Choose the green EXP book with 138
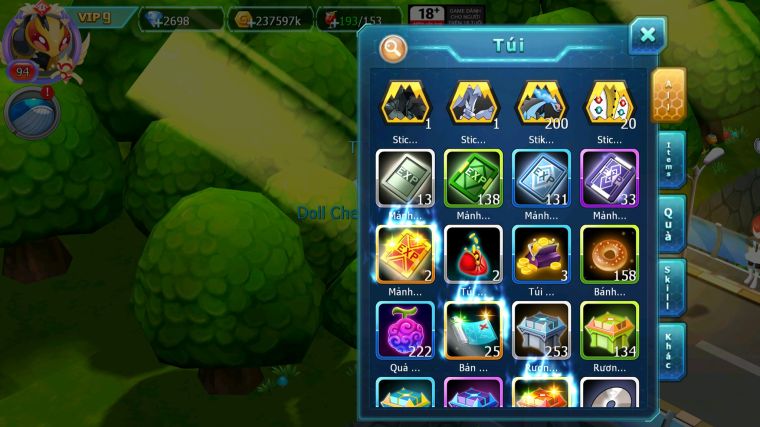Screen dimensions: 760x427 (x=473, y=179)
